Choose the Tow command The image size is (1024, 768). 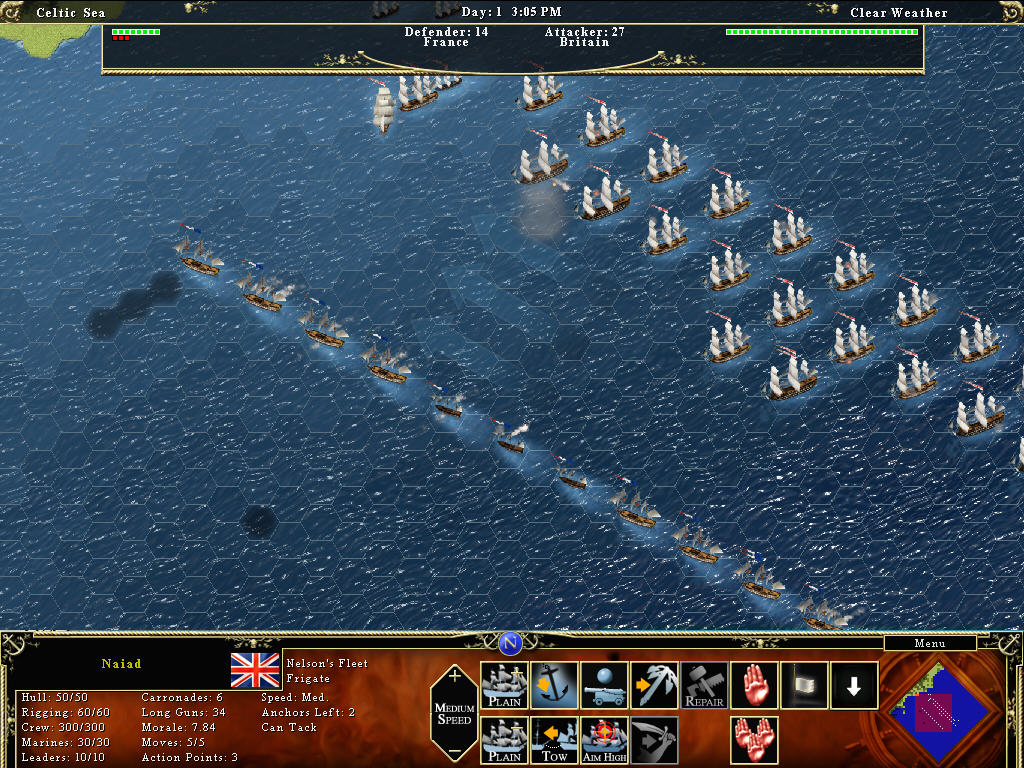pyautogui.click(x=554, y=740)
